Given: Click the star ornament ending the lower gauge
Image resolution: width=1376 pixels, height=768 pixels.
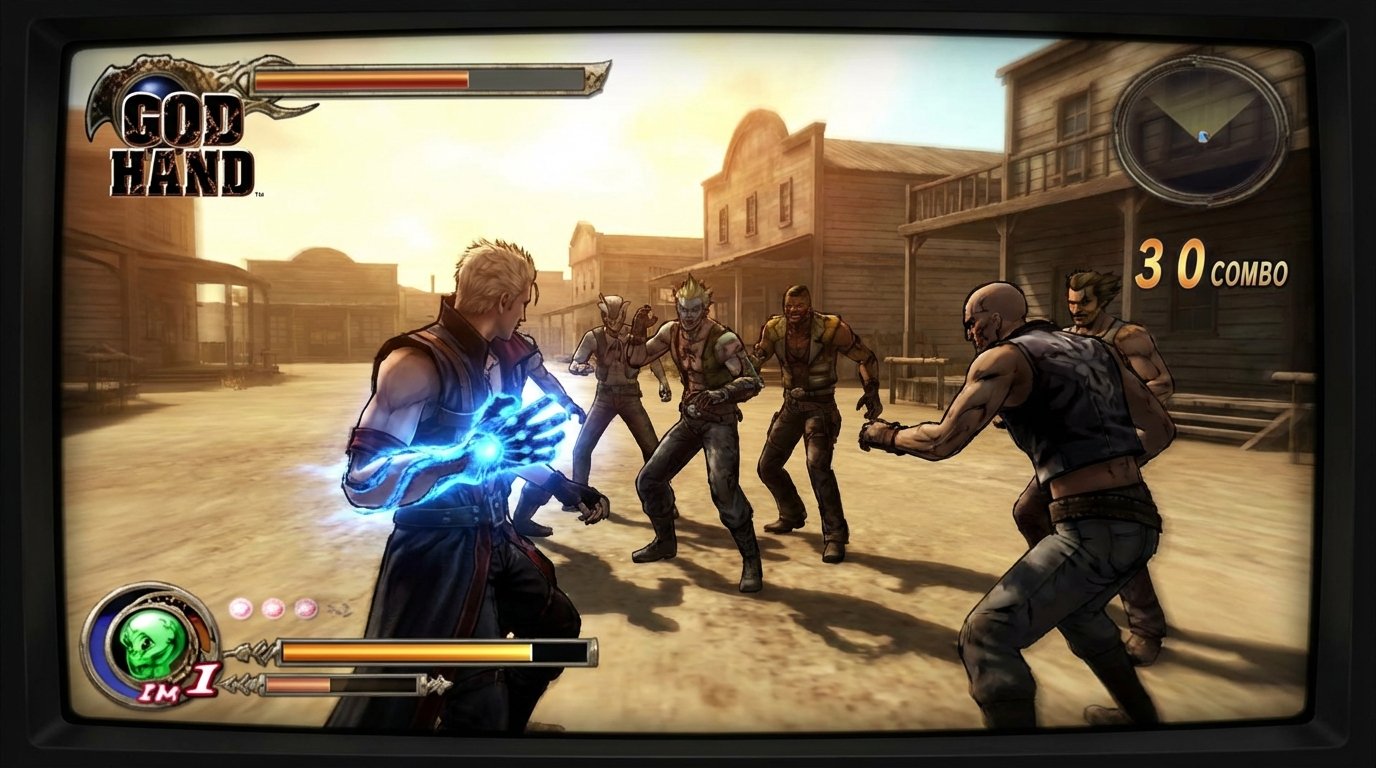Looking at the screenshot, I should point(435,683).
